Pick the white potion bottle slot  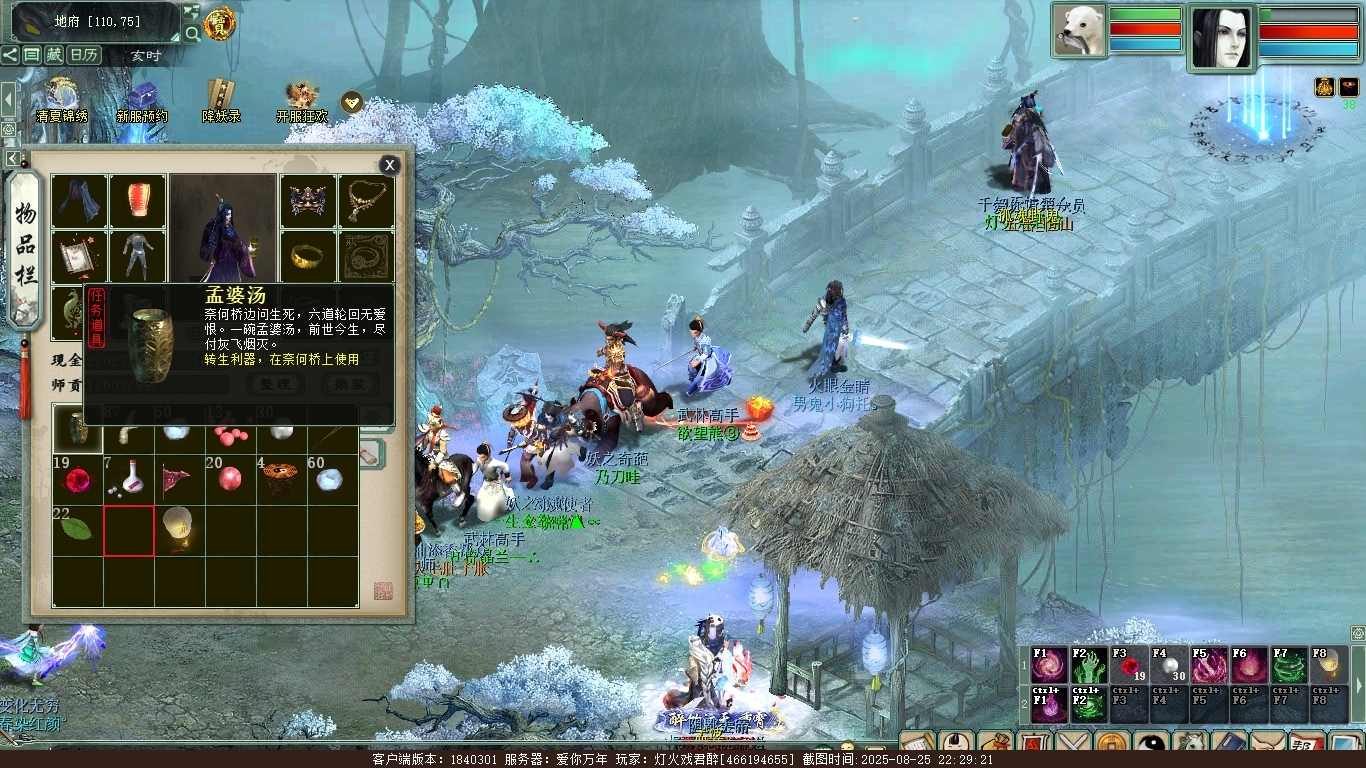point(129,480)
